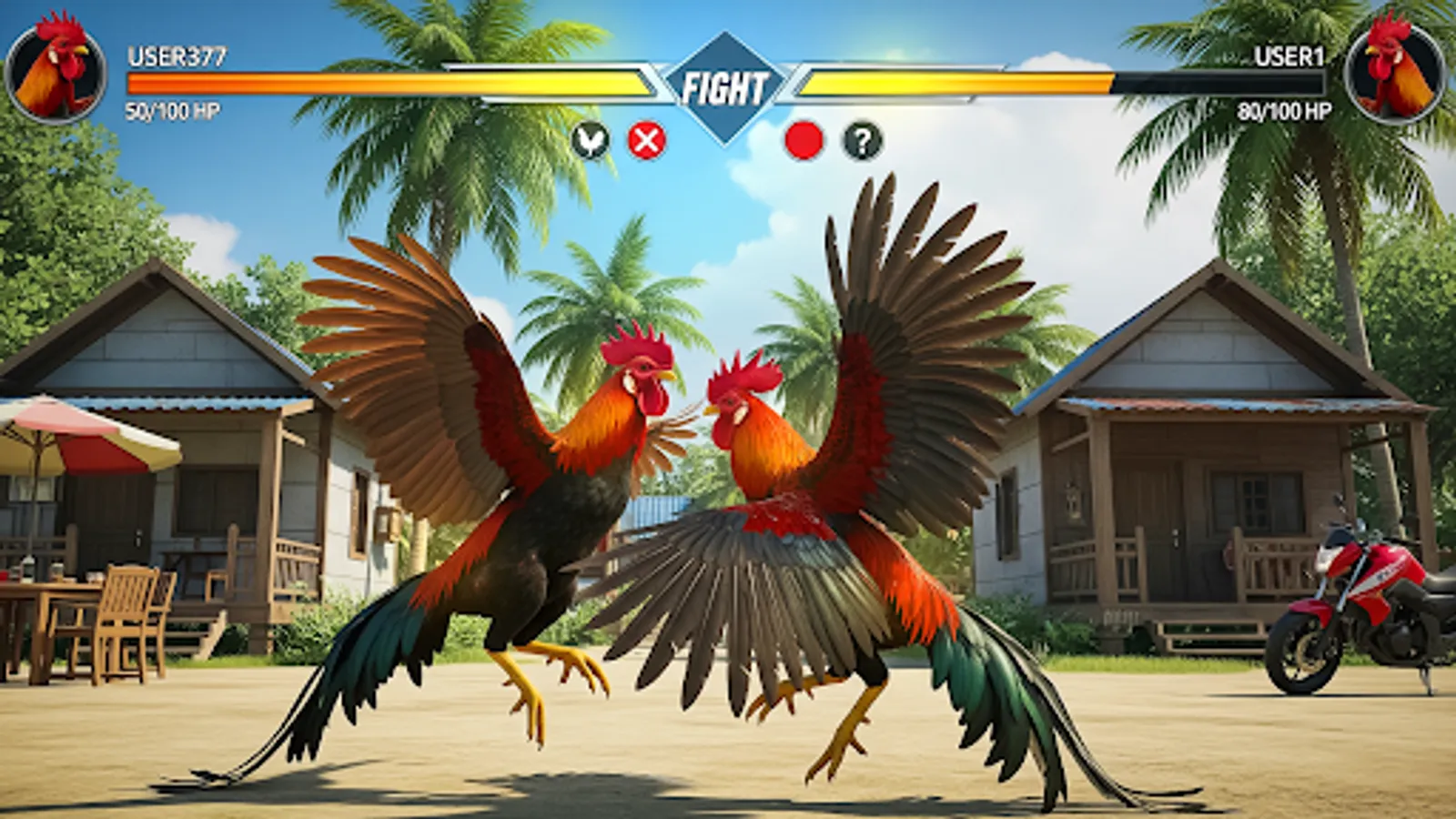Disable attacks with the red X toggle
The width and height of the screenshot is (1456, 819).
pos(646,137)
